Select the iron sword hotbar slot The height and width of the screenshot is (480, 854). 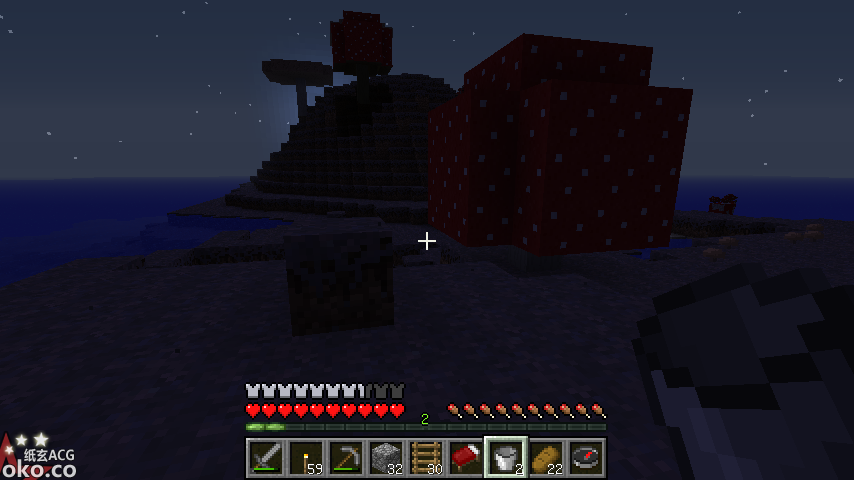point(266,458)
